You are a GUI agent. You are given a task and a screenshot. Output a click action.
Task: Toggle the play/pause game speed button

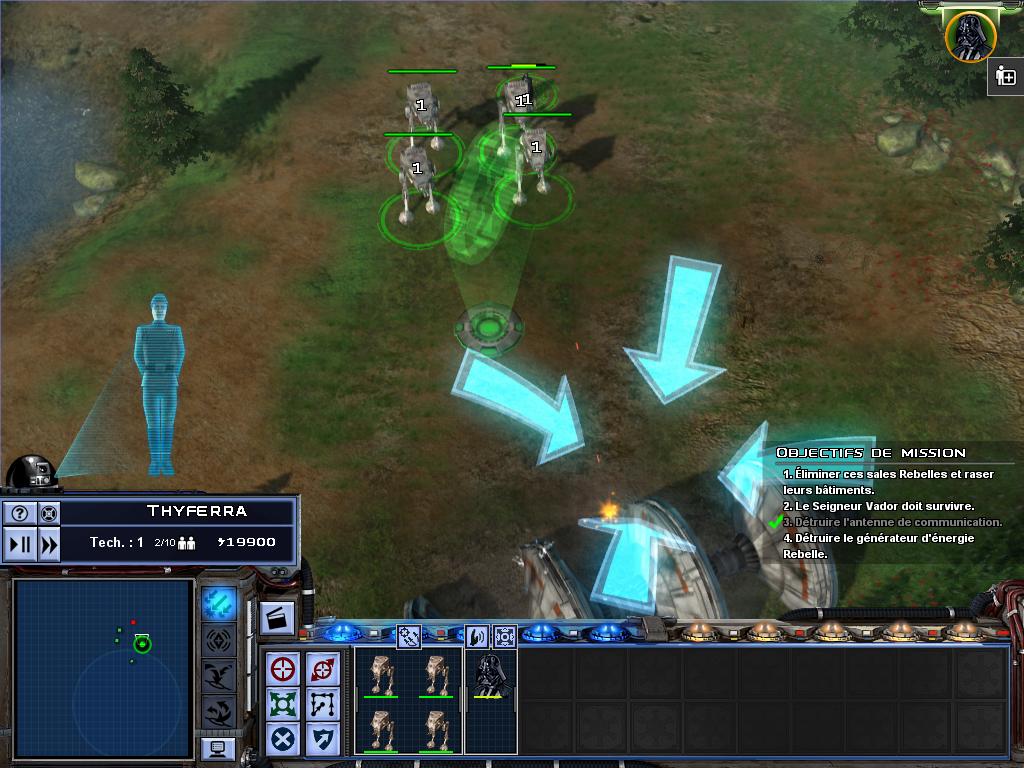click(20, 545)
